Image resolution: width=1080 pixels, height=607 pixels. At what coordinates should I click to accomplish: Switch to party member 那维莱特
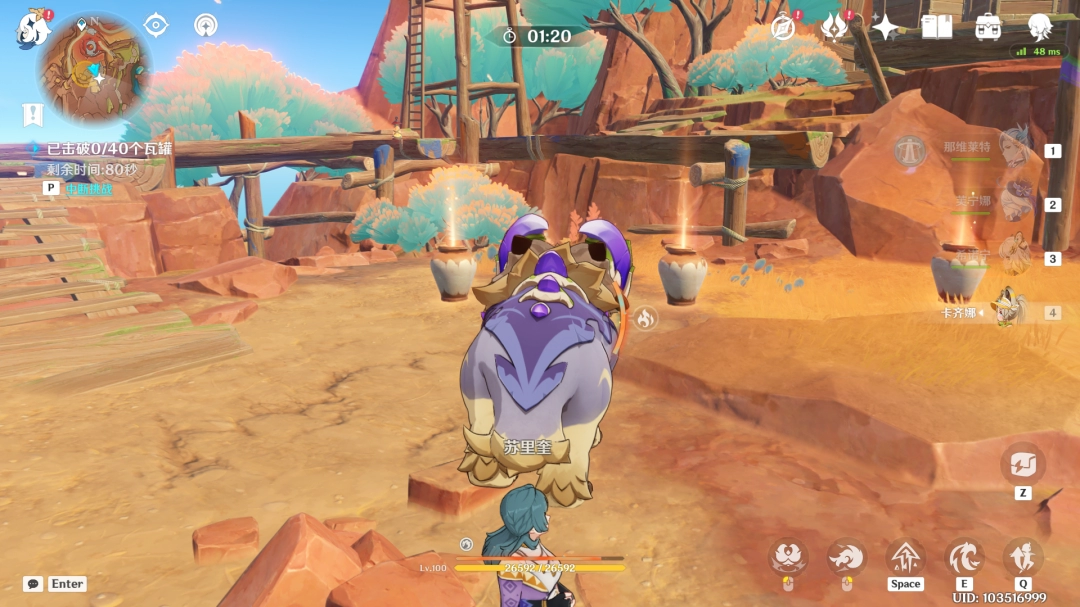[1014, 150]
